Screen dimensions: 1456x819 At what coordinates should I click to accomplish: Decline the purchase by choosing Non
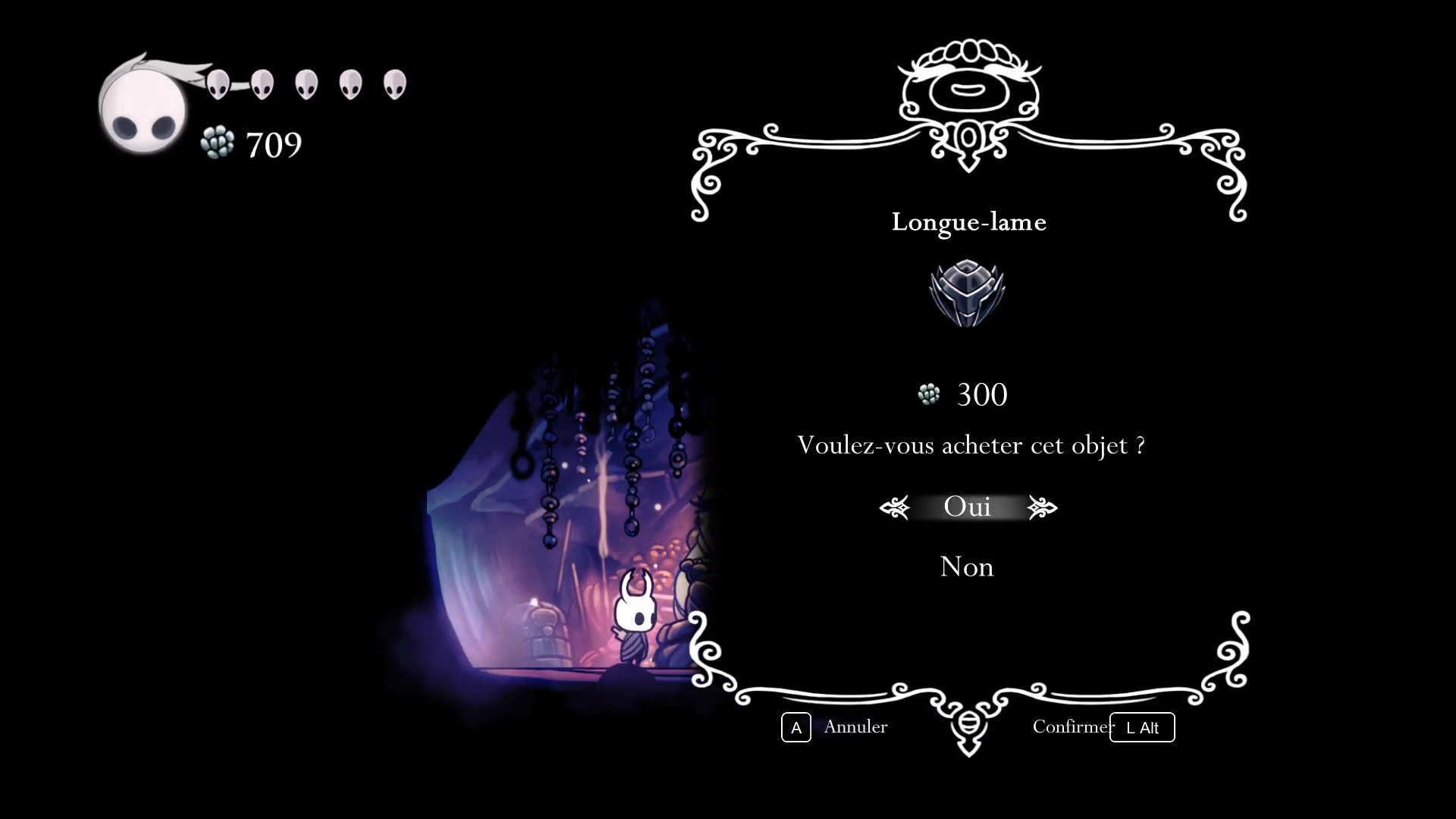coord(966,566)
